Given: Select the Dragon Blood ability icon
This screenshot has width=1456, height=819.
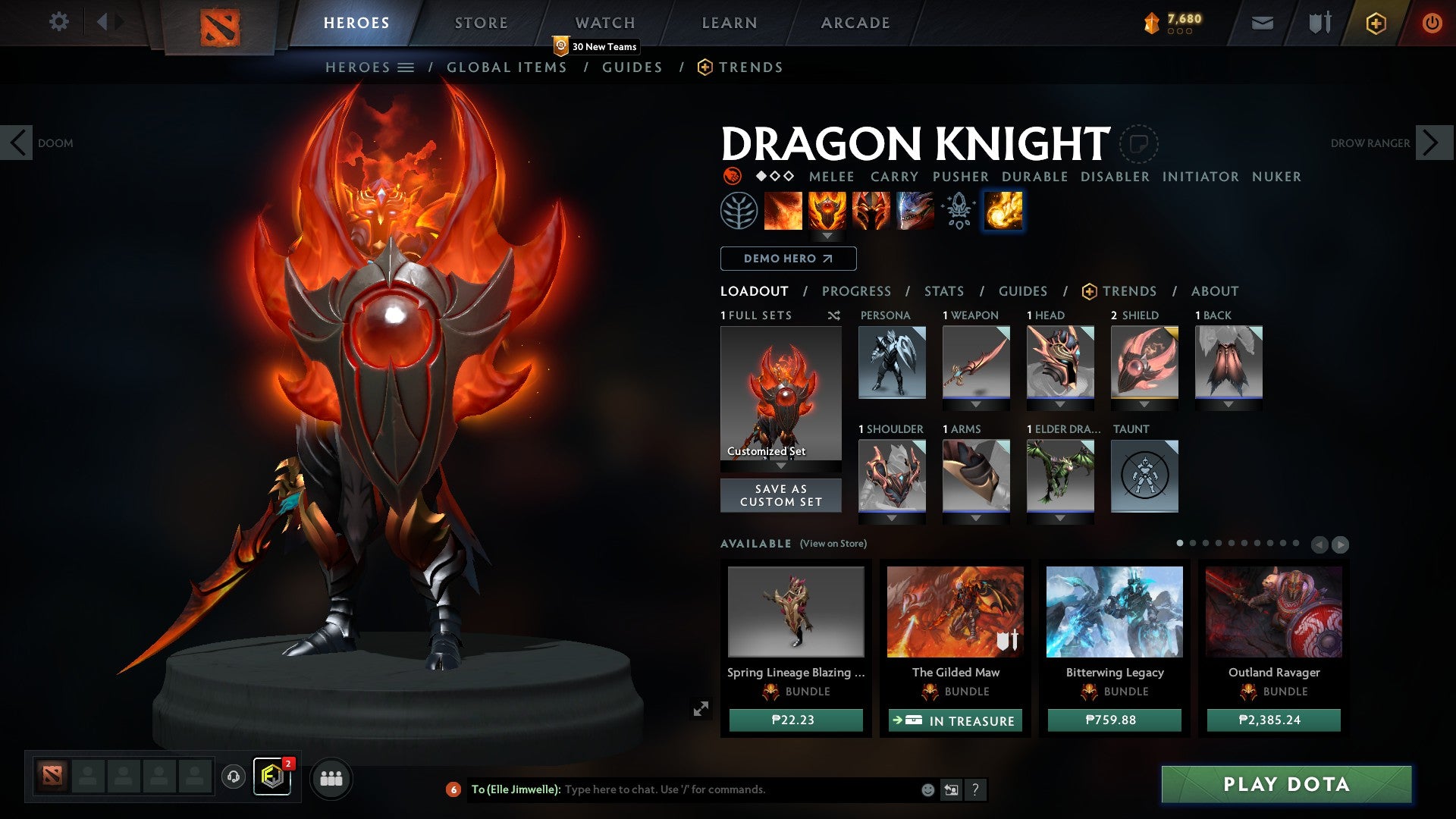Looking at the screenshot, I should click(871, 211).
